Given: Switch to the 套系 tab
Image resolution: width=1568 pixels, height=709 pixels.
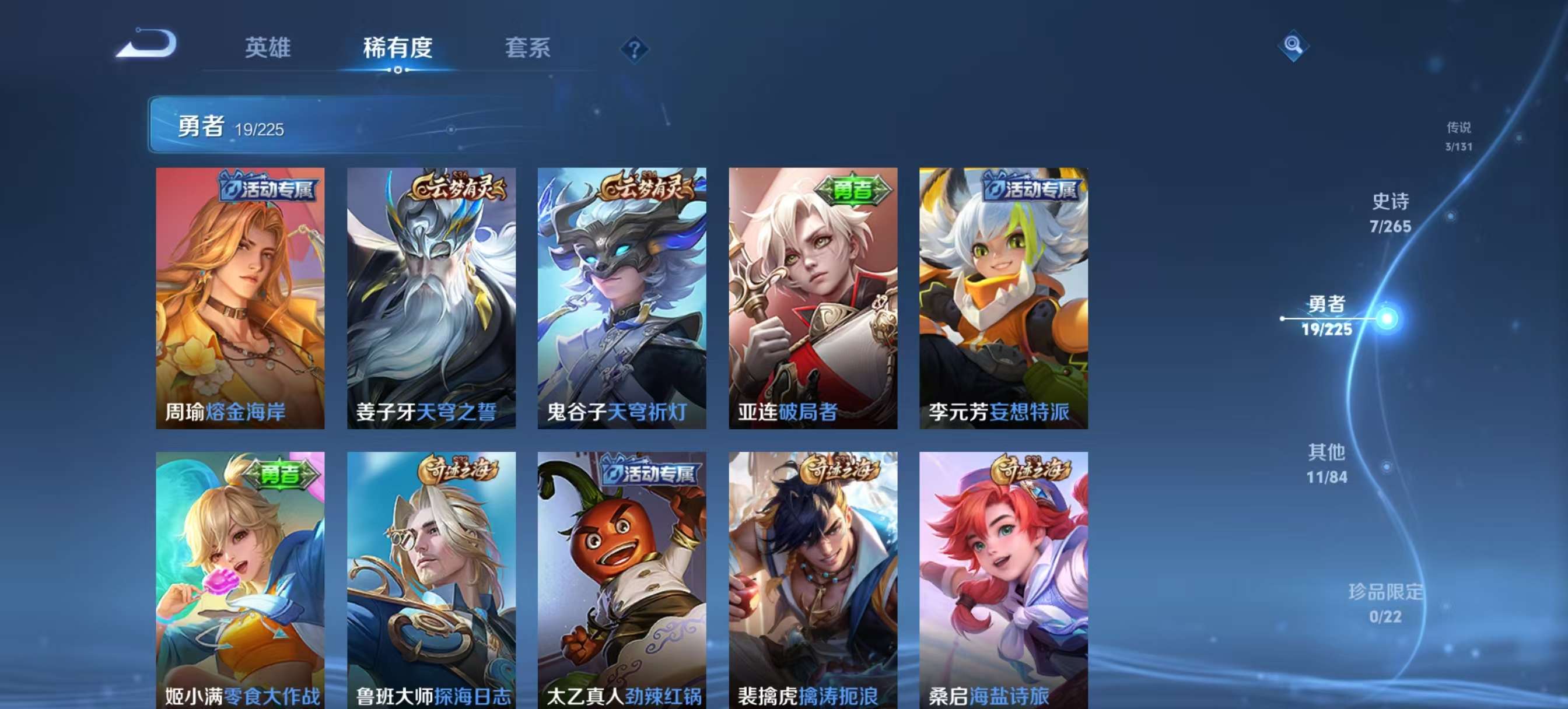Looking at the screenshot, I should 528,49.
